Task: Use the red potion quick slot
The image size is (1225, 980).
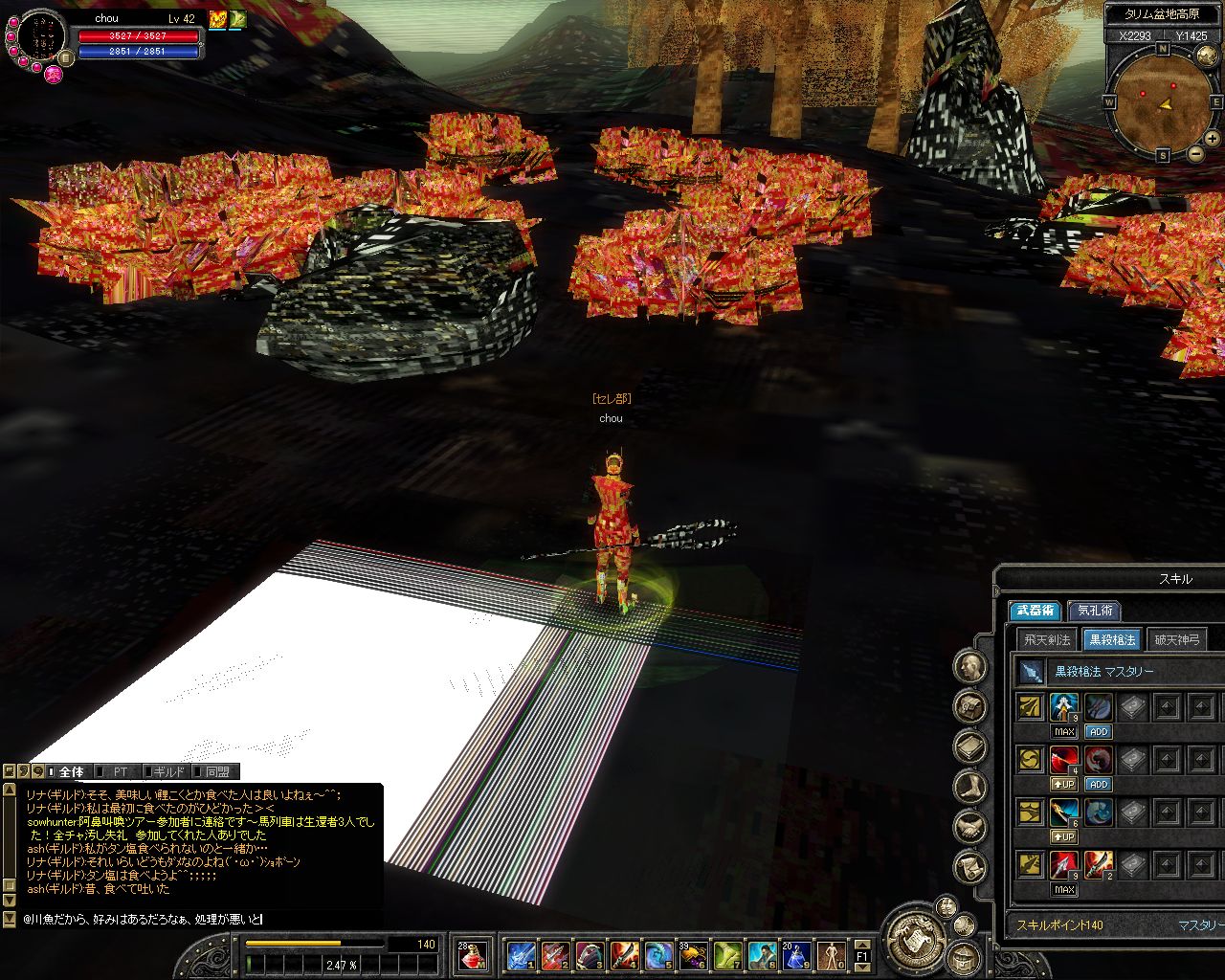Action: pos(472,954)
